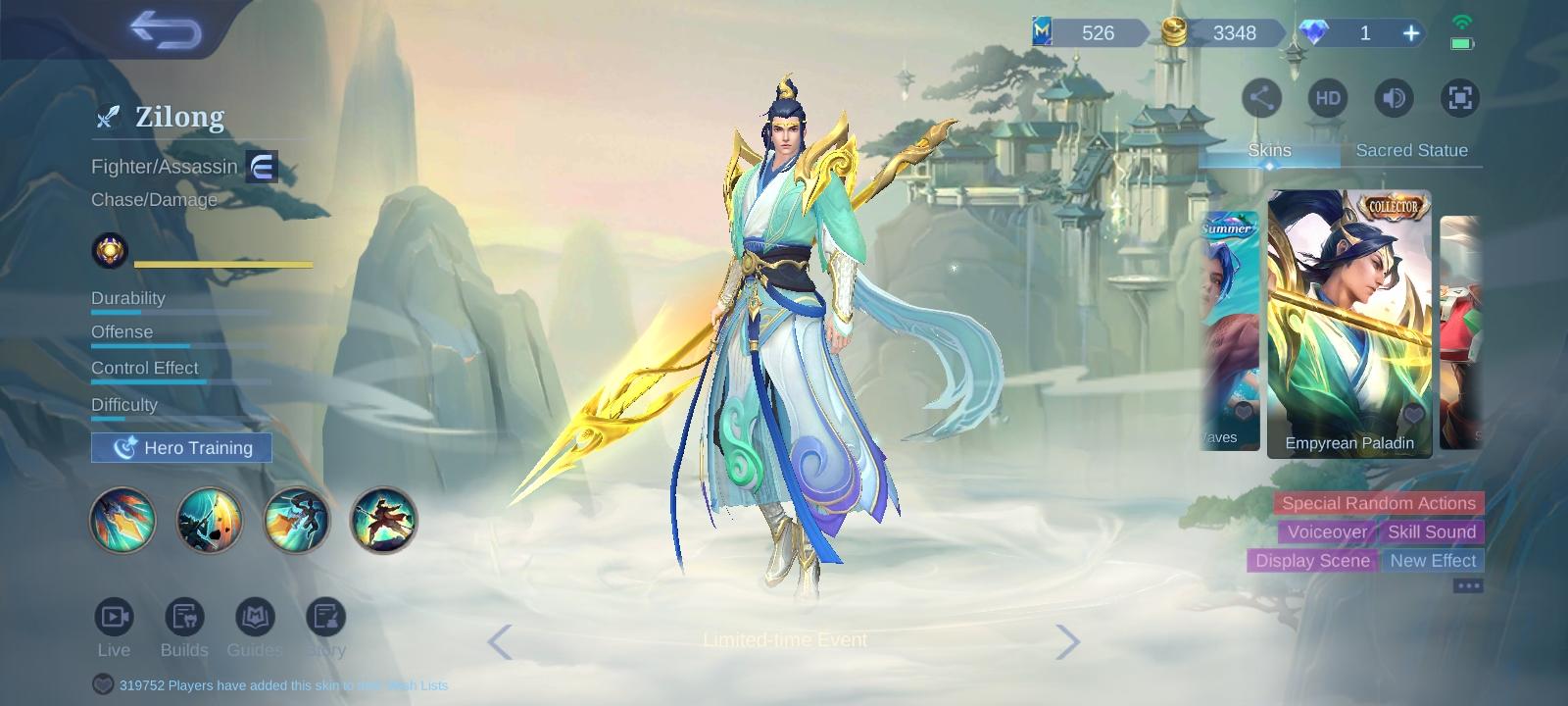Toggle HD display quality
The width and height of the screenshot is (1568, 706).
tap(1327, 98)
